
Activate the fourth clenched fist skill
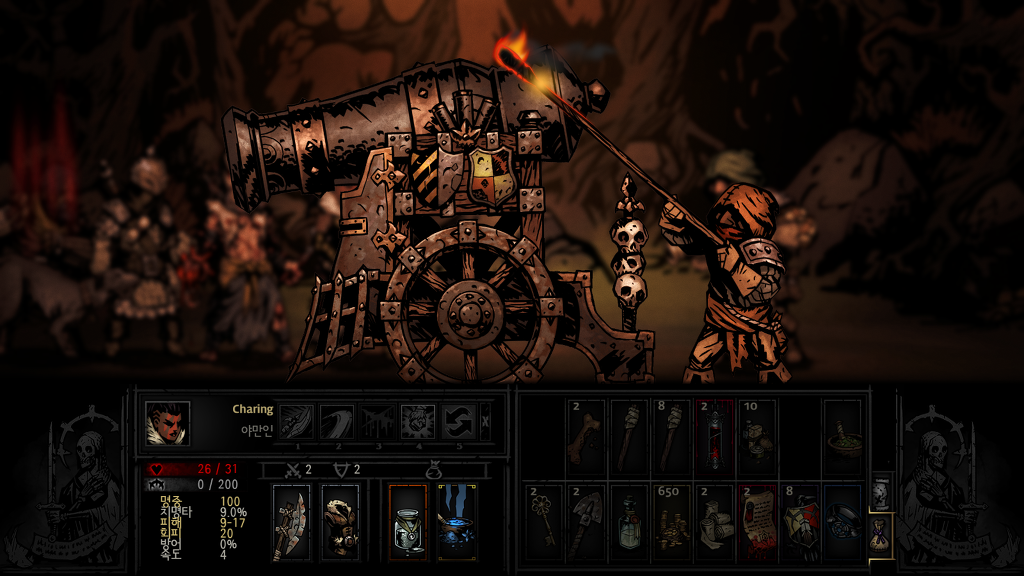(417, 422)
